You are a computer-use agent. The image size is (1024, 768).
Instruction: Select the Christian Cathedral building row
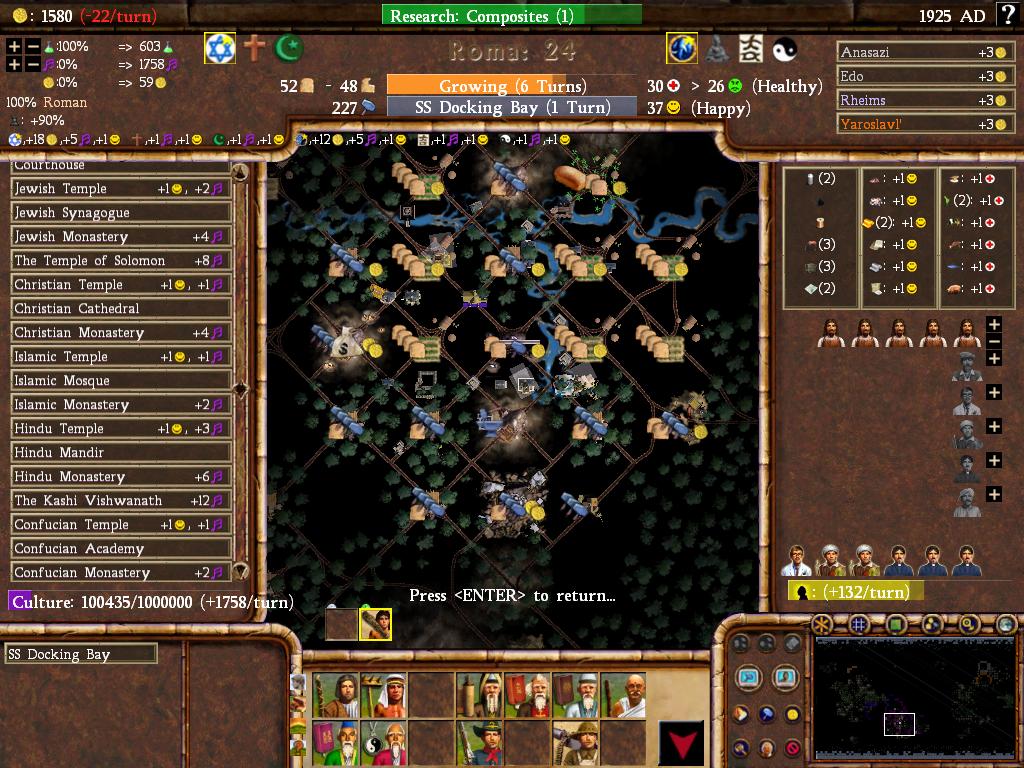pyautogui.click(x=120, y=309)
